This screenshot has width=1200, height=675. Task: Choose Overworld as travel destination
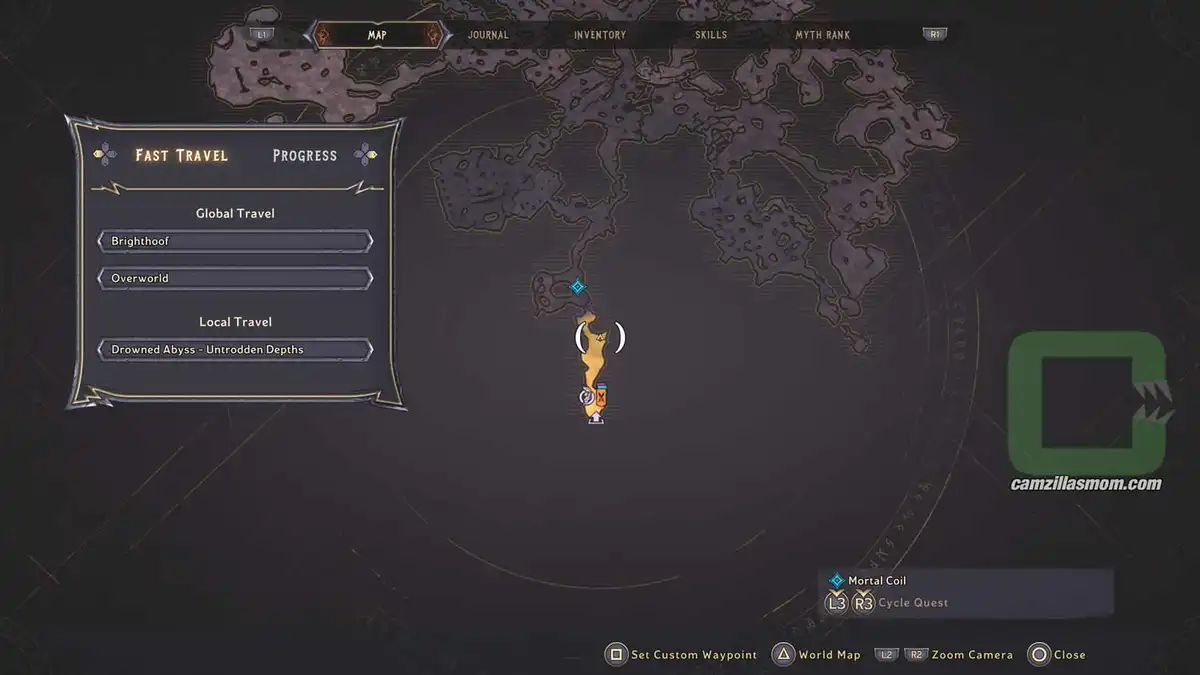235,278
